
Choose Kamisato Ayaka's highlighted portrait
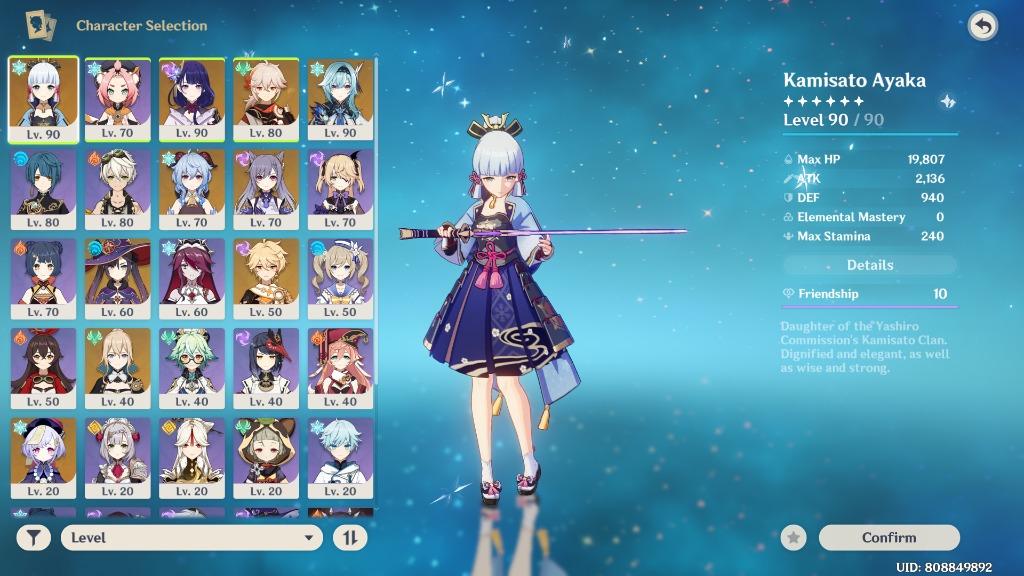44,99
